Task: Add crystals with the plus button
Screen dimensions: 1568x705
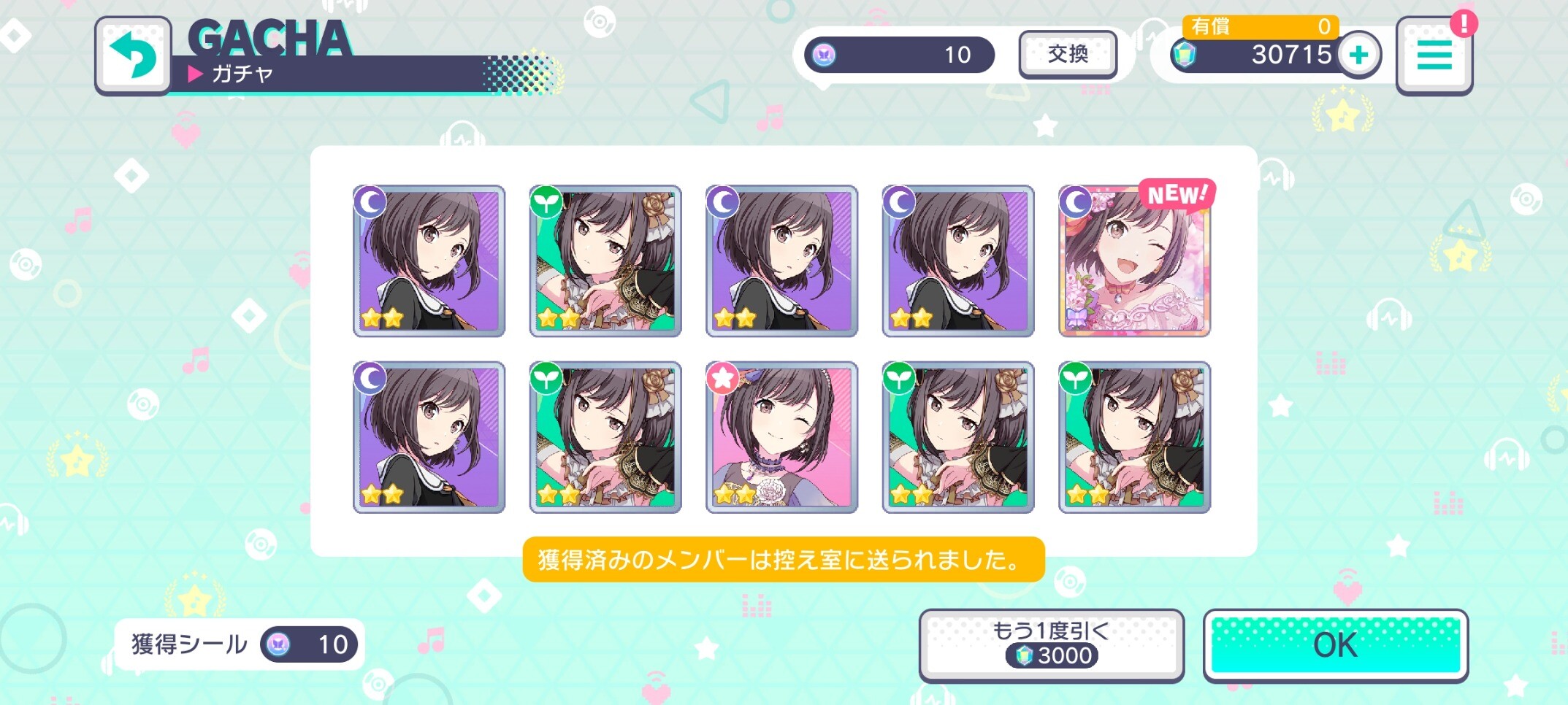Action: (x=1358, y=55)
